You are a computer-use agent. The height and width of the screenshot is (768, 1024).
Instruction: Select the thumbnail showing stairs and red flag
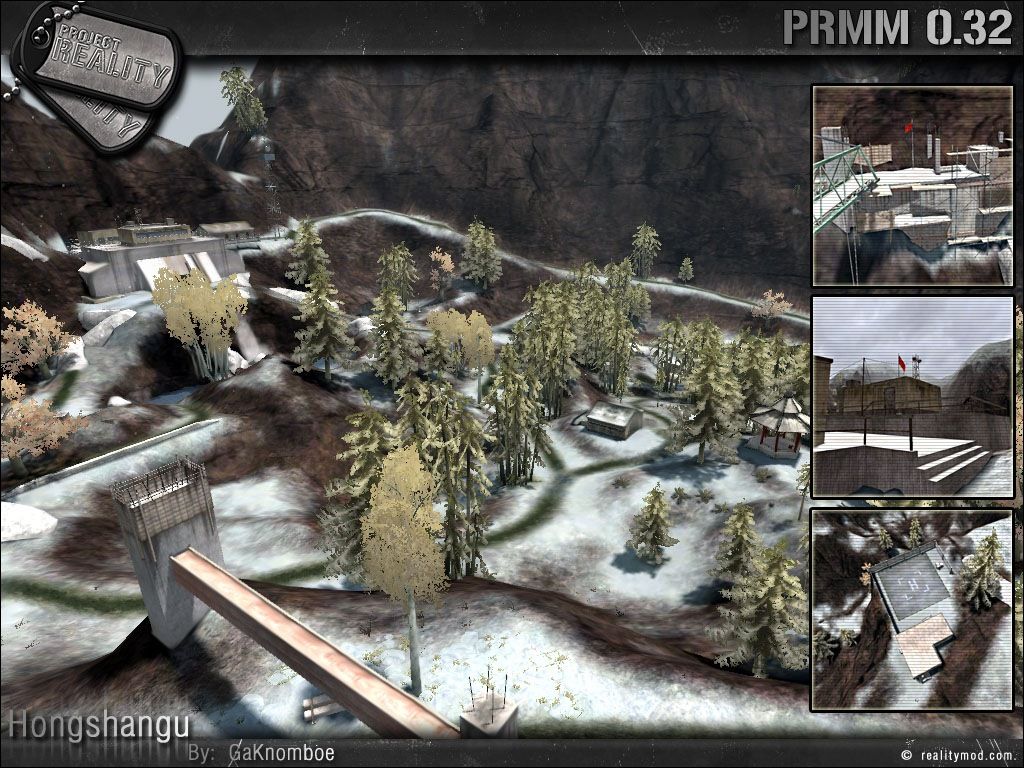tap(911, 396)
